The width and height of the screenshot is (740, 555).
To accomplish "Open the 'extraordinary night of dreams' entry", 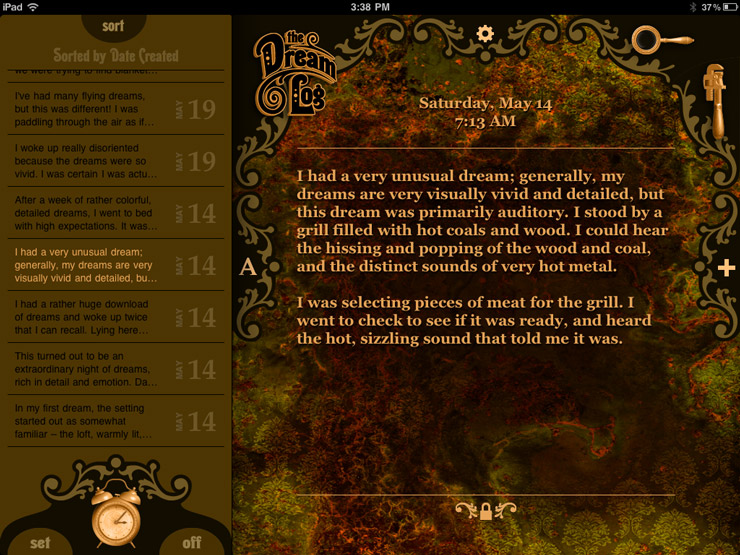I will click(113, 369).
